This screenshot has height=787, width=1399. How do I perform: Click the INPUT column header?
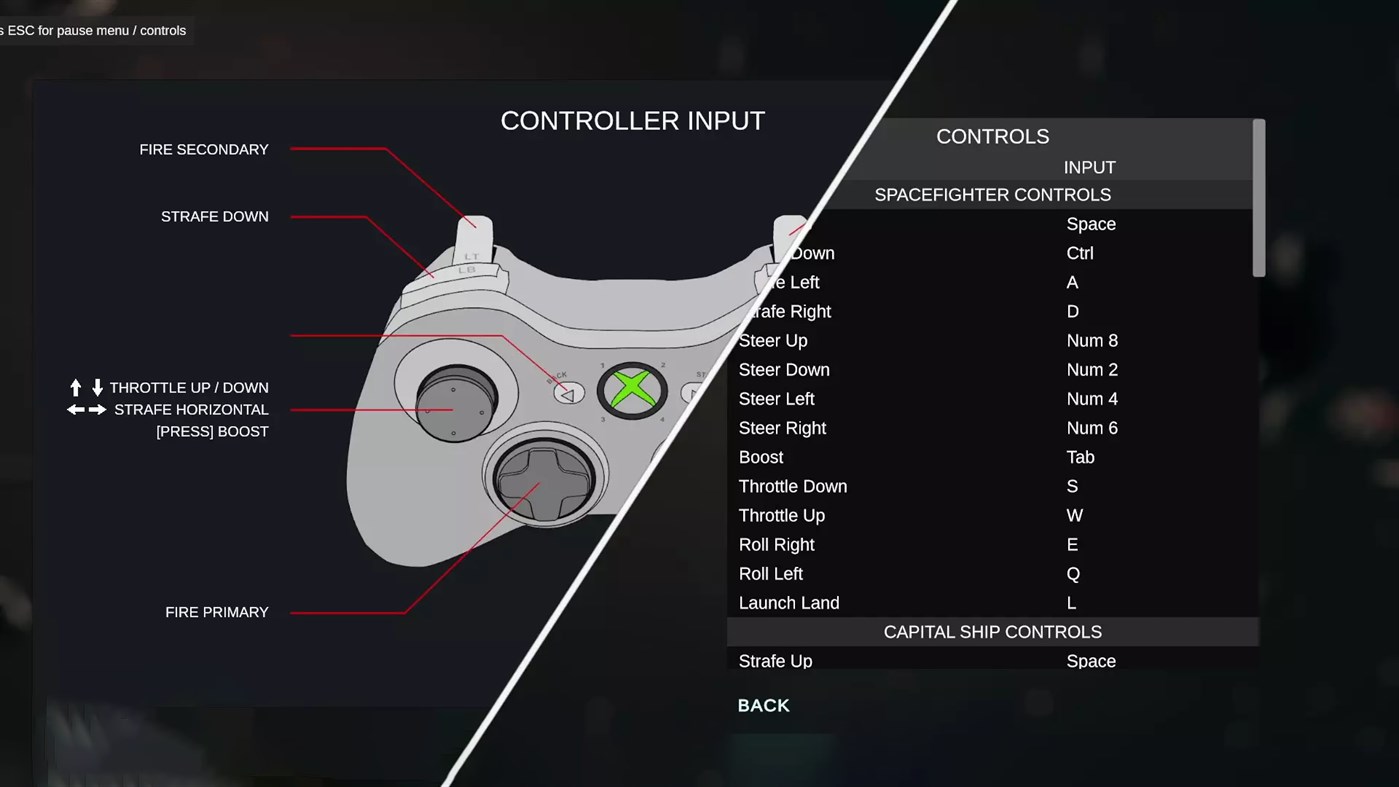[1089, 167]
